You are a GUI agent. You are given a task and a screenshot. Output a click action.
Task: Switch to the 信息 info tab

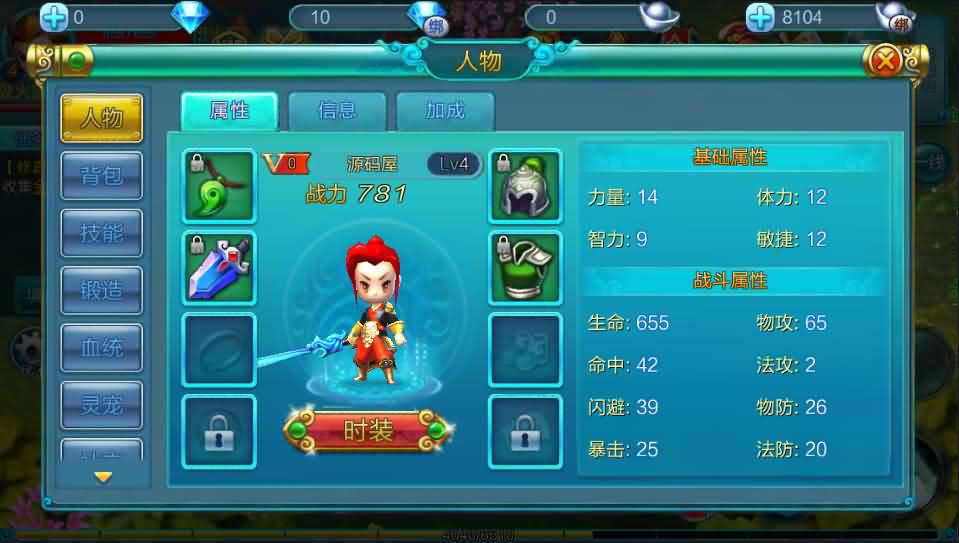tap(337, 110)
